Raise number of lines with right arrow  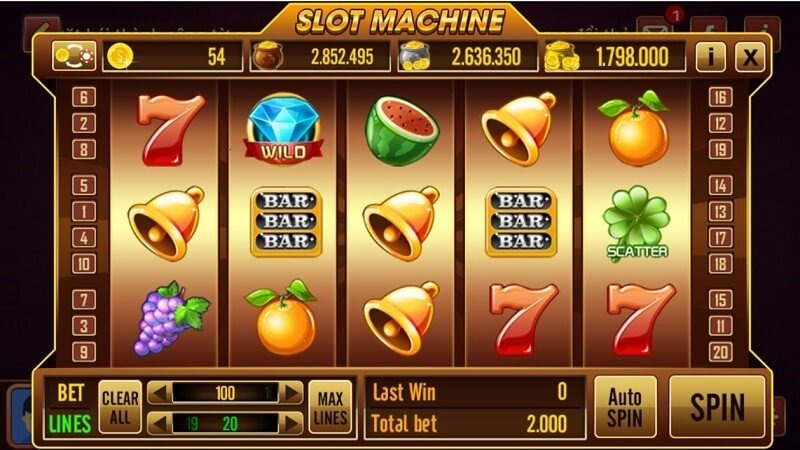click(291, 423)
